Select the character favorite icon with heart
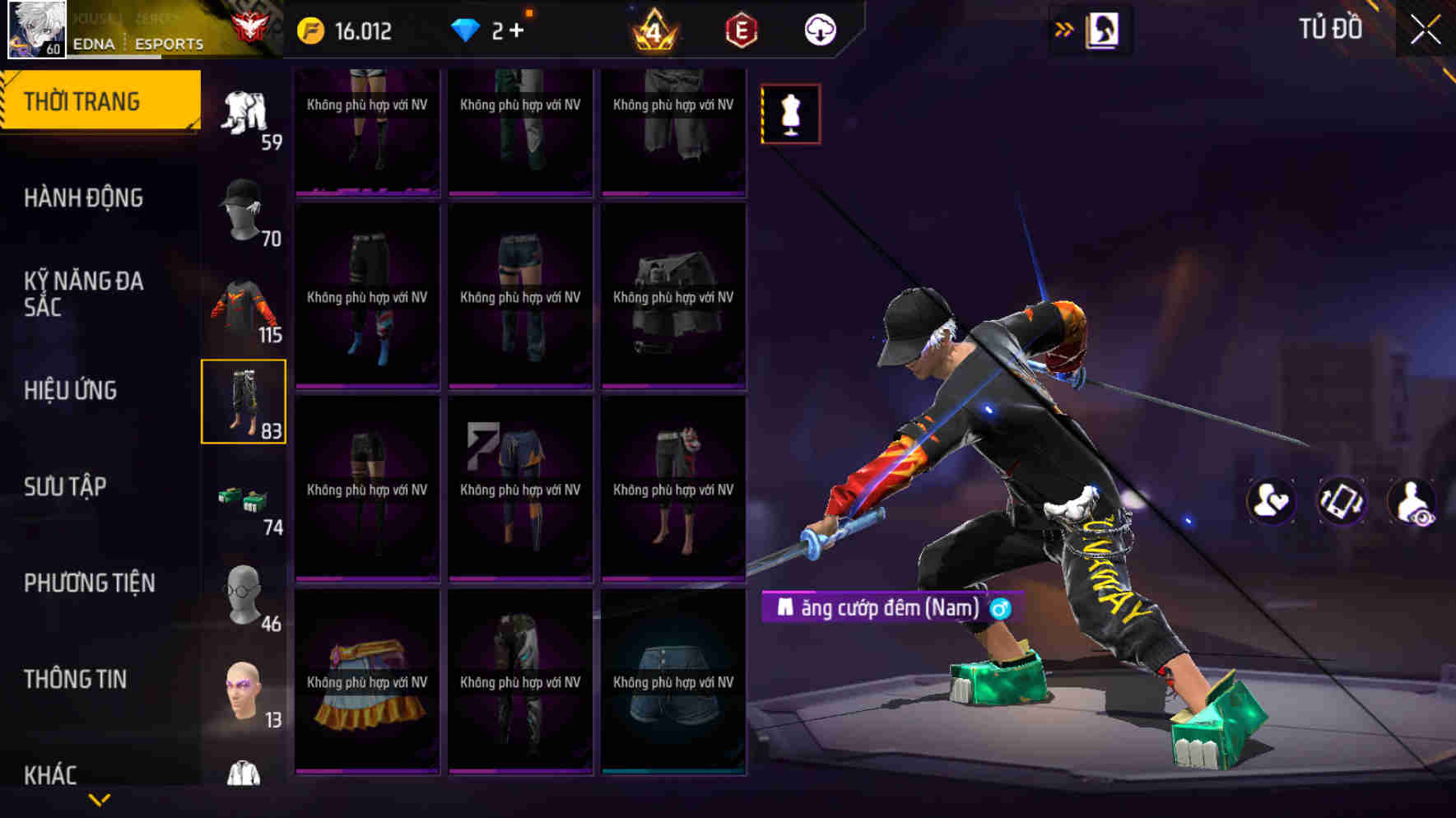1456x818 pixels. click(x=1271, y=500)
